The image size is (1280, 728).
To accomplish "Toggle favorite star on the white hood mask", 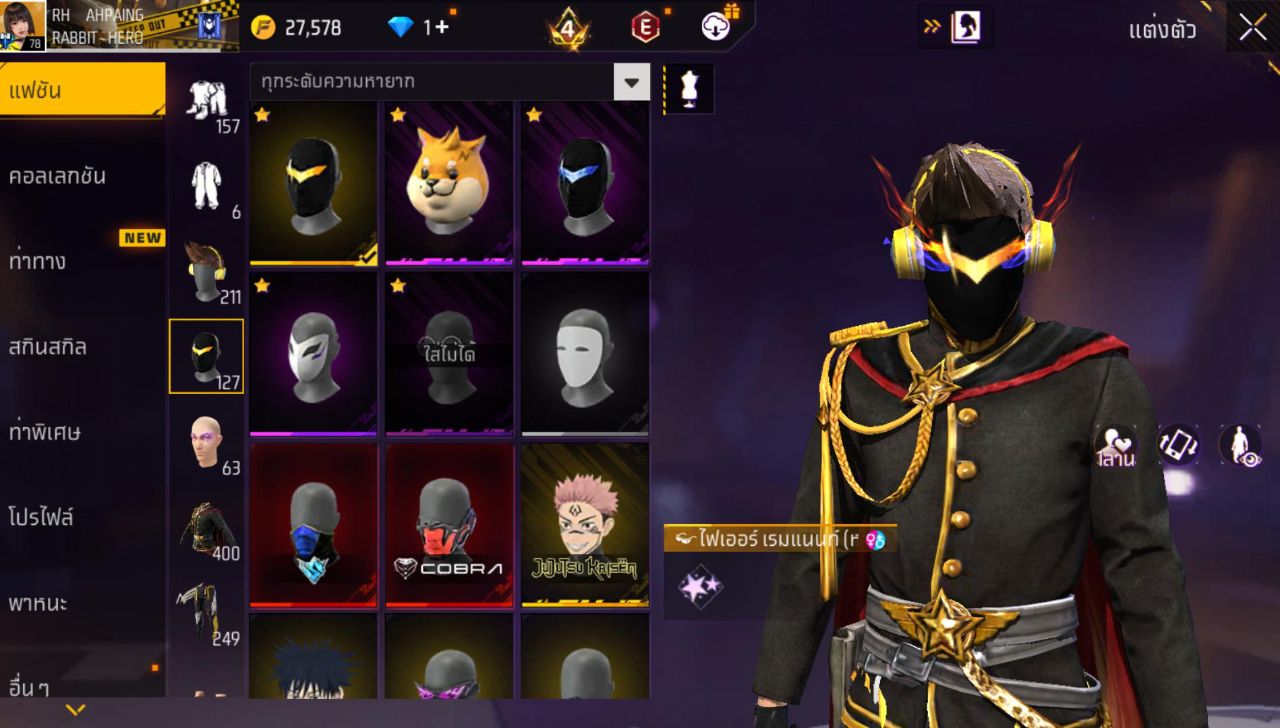I will coord(261,288).
